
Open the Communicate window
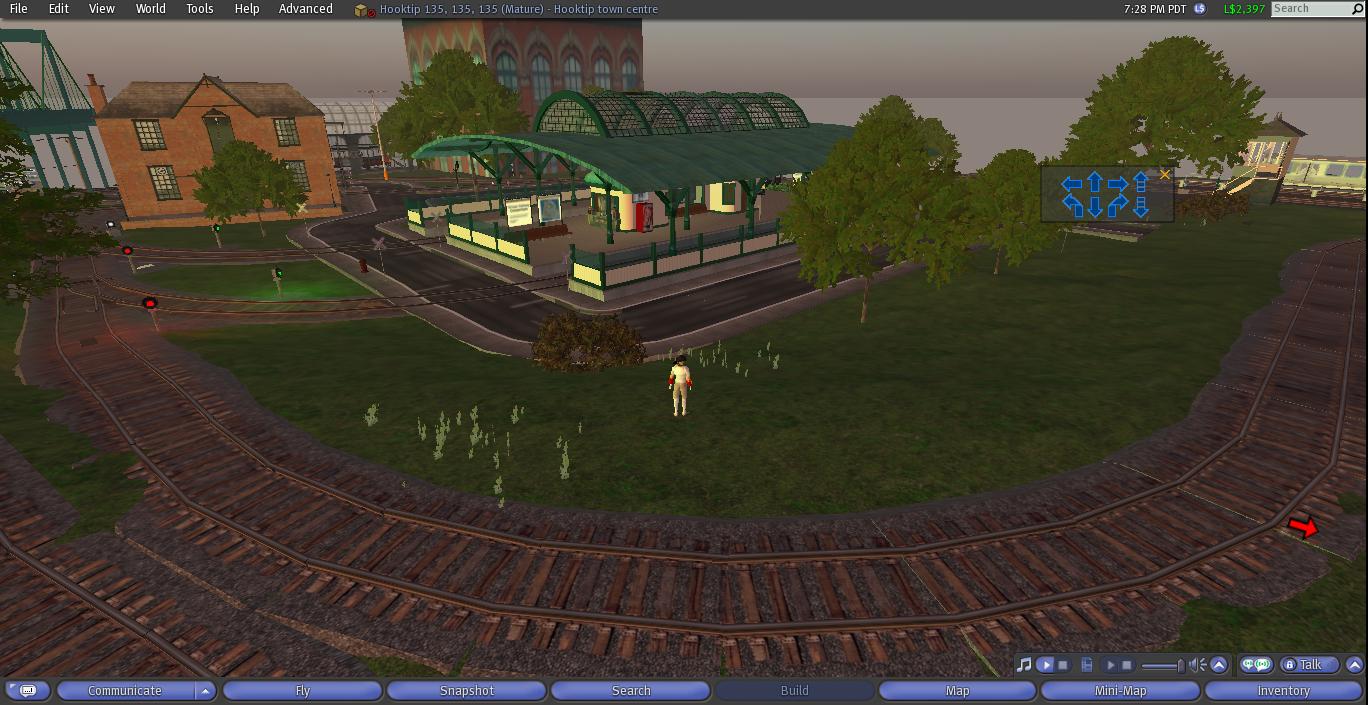coord(125,691)
